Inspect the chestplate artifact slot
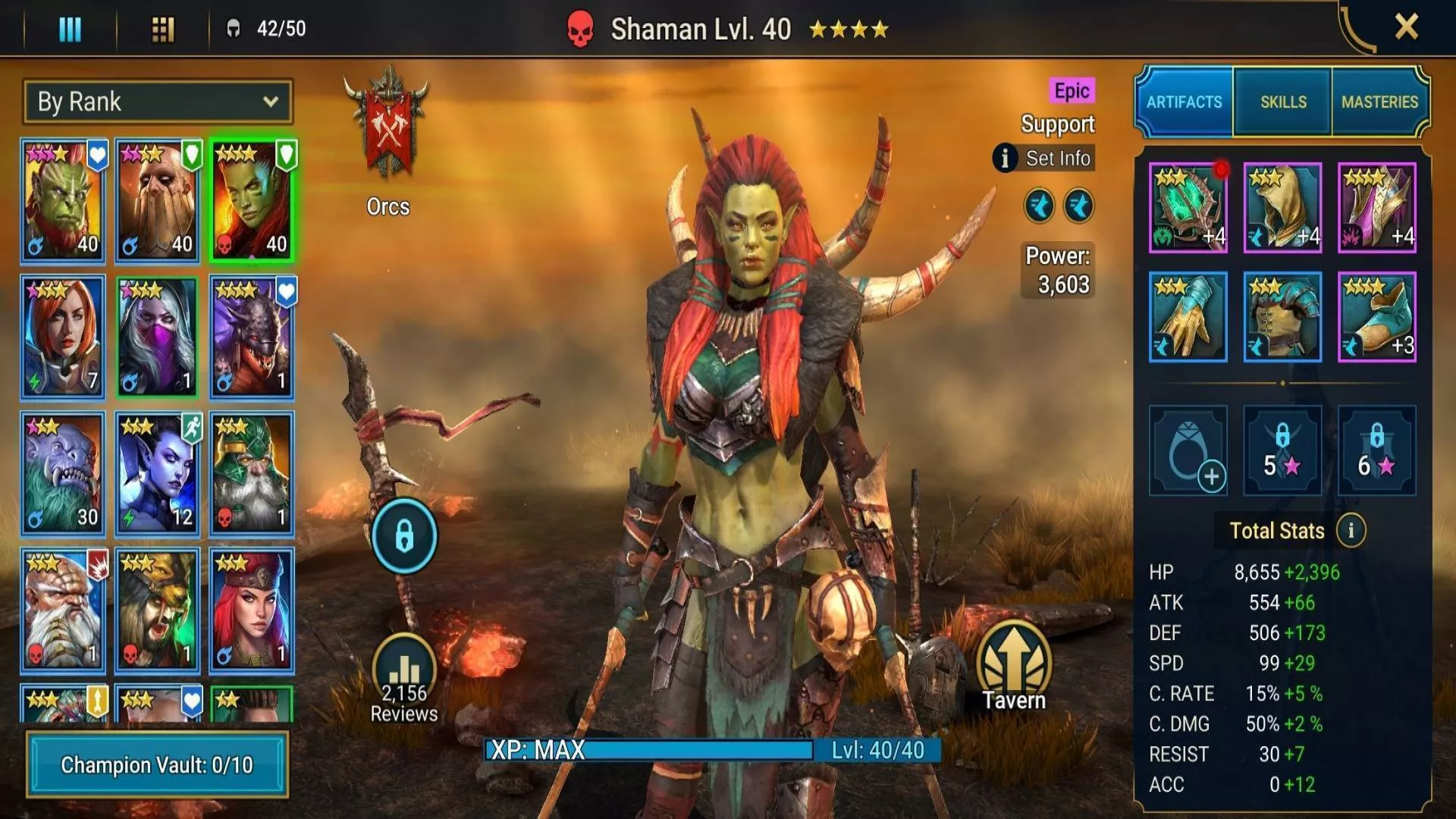1456x819 pixels. click(1282, 316)
